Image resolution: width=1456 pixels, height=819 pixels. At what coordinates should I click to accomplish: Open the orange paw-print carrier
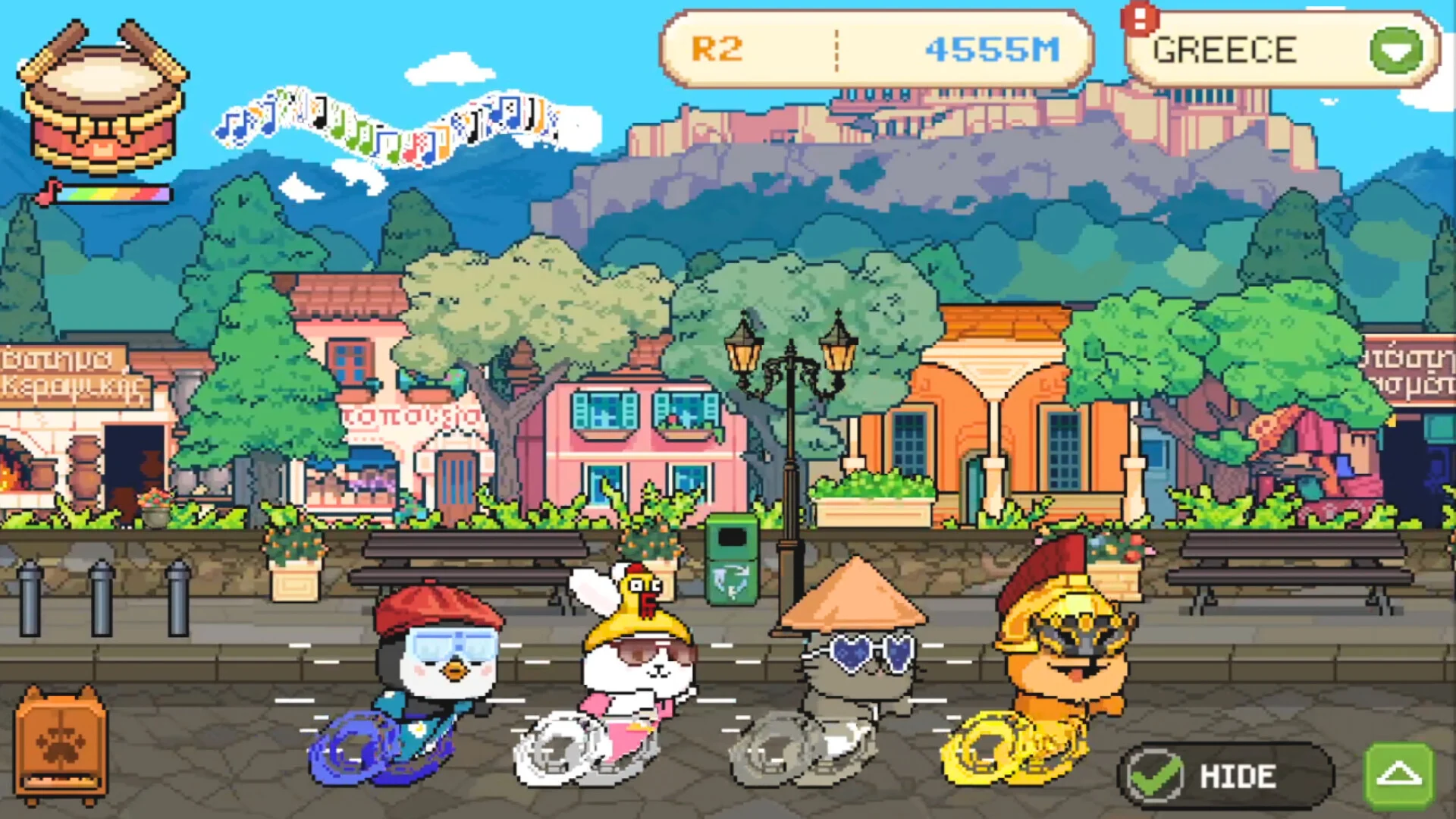[61, 745]
